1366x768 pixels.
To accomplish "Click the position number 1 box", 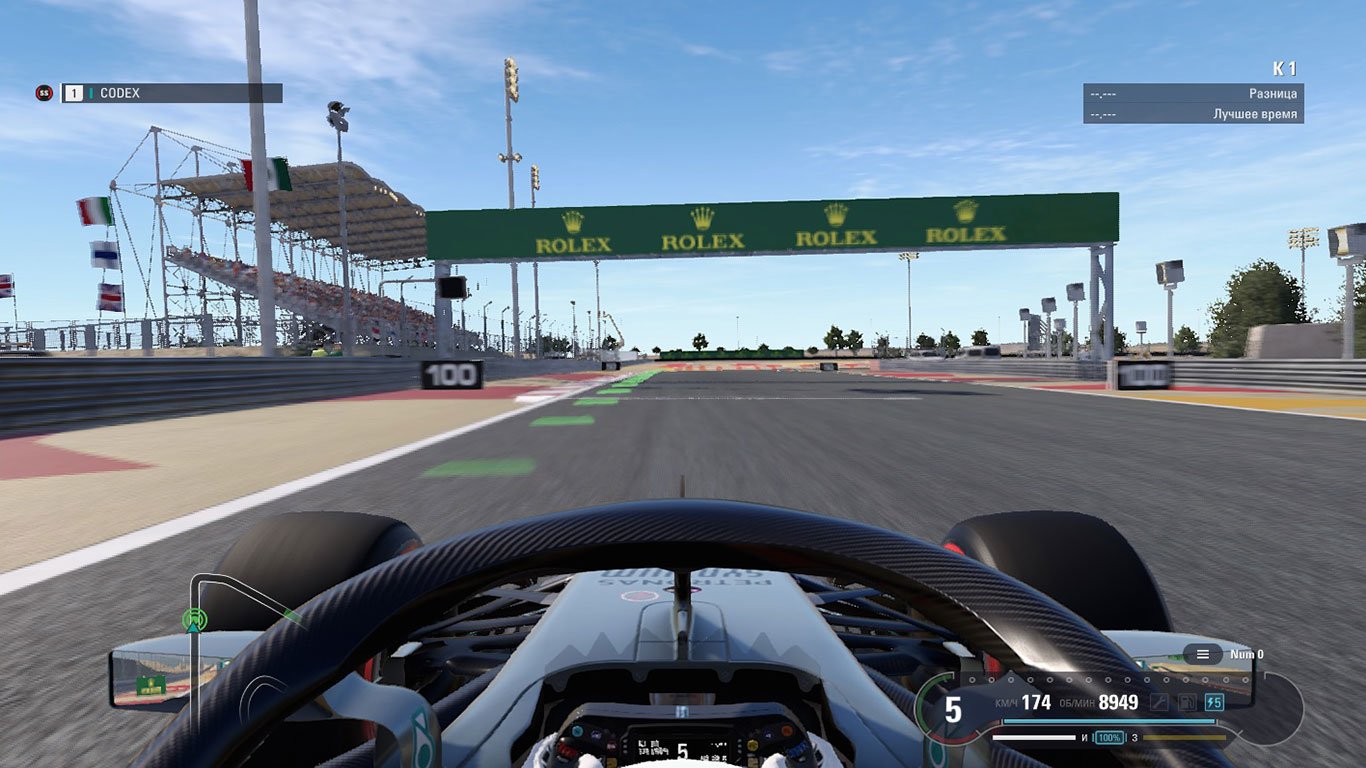I will [x=75, y=93].
